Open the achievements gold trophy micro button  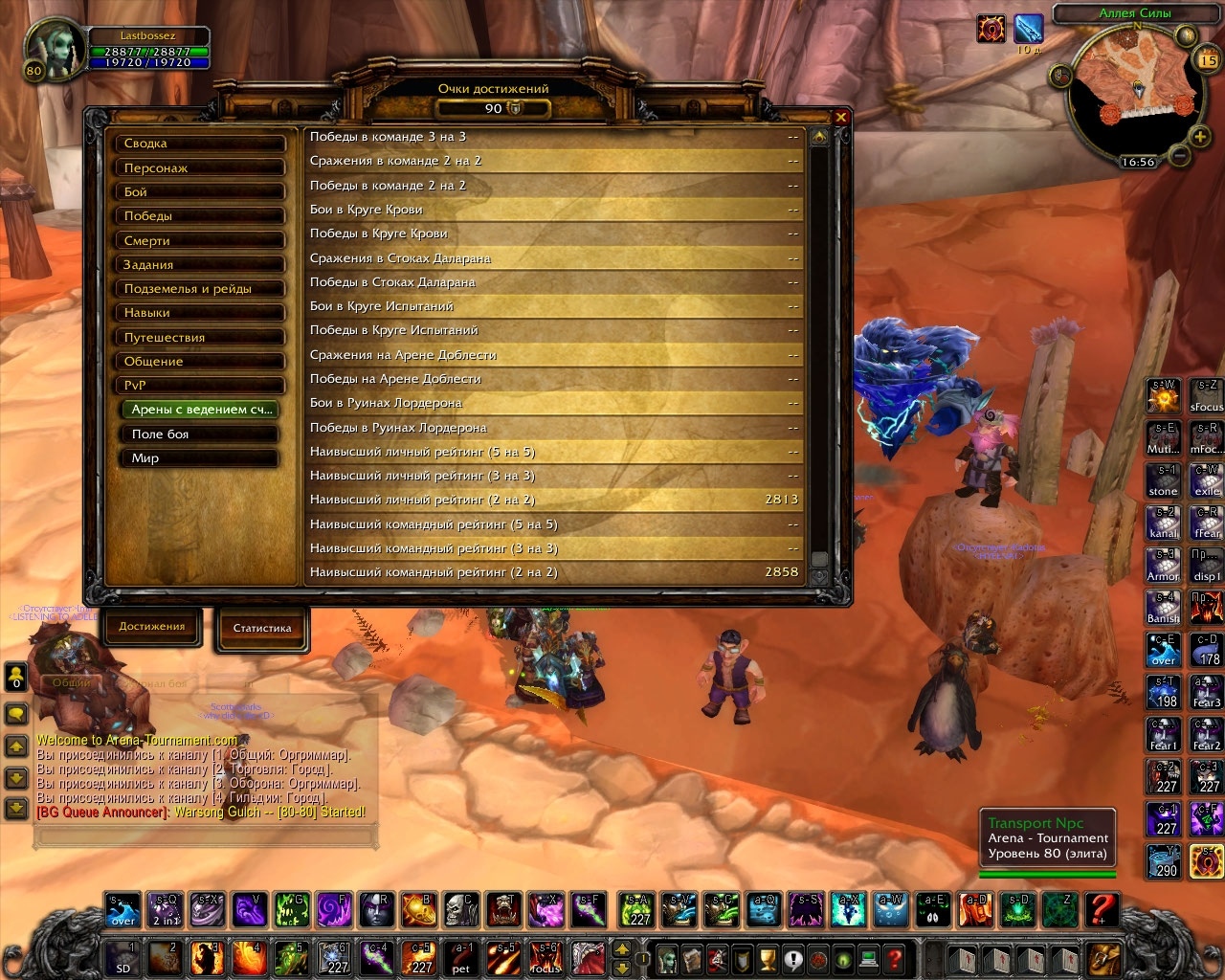click(767, 957)
